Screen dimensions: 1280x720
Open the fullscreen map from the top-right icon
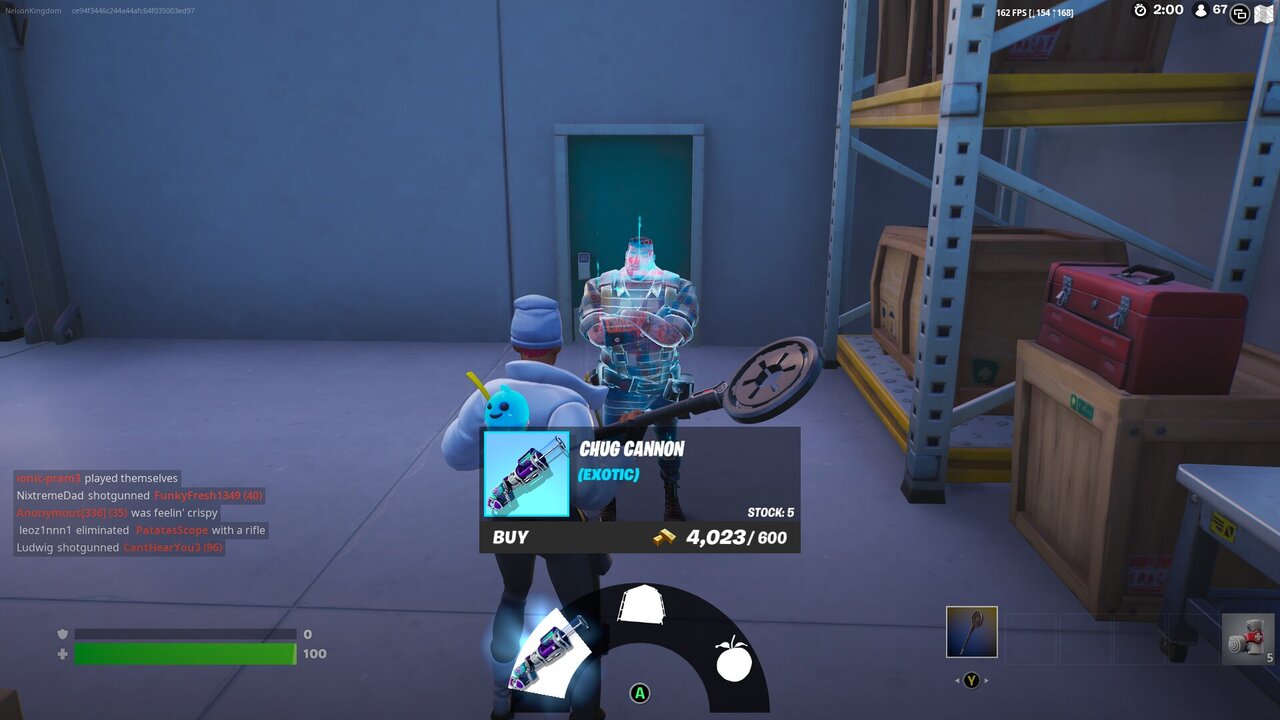pyautogui.click(x=1263, y=13)
